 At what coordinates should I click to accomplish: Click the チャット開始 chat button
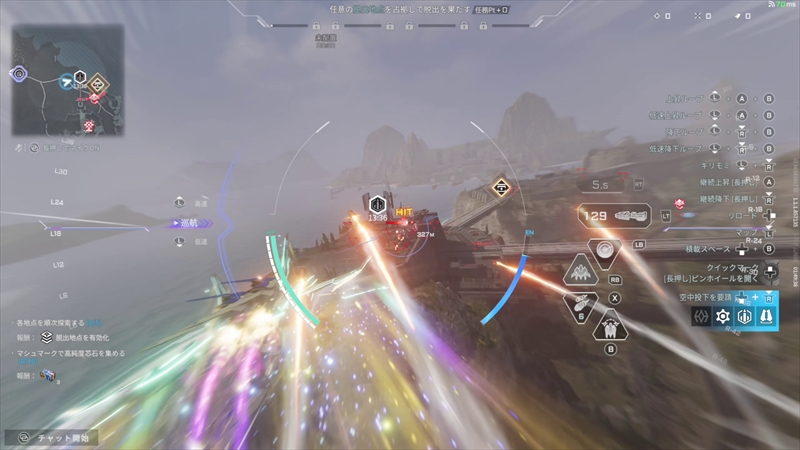point(62,437)
